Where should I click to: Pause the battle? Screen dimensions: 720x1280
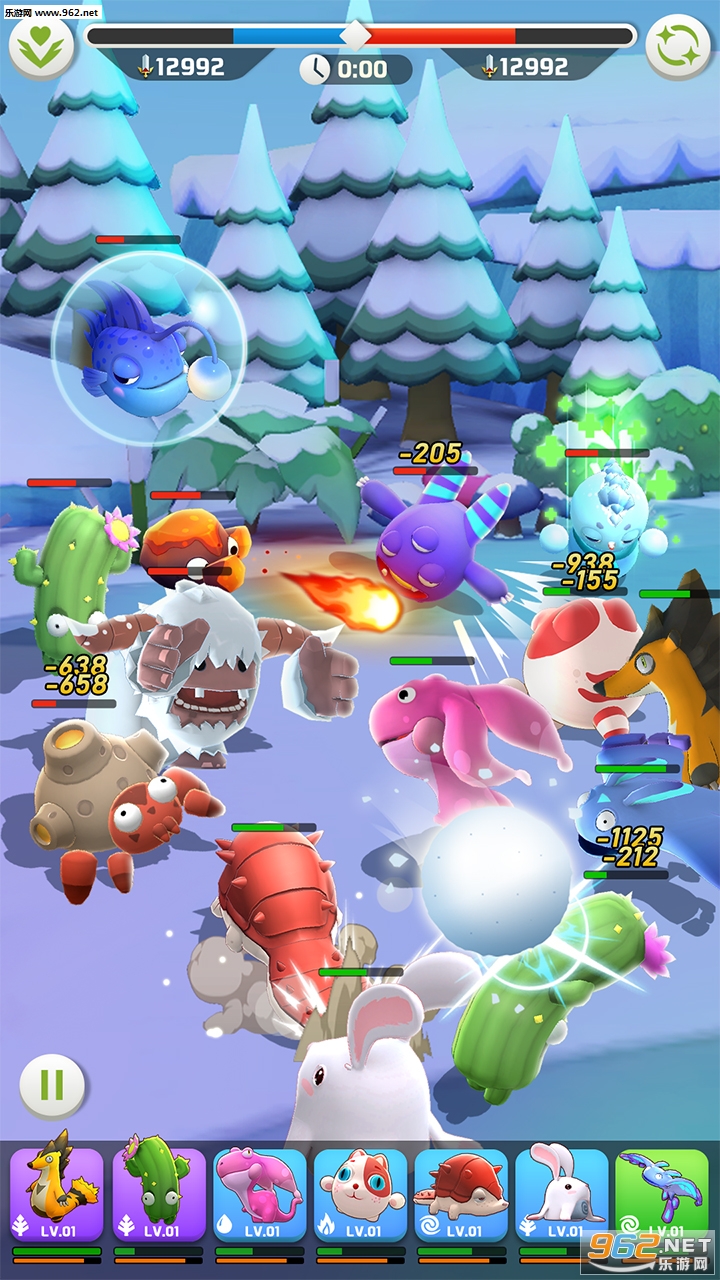[x=52, y=1084]
